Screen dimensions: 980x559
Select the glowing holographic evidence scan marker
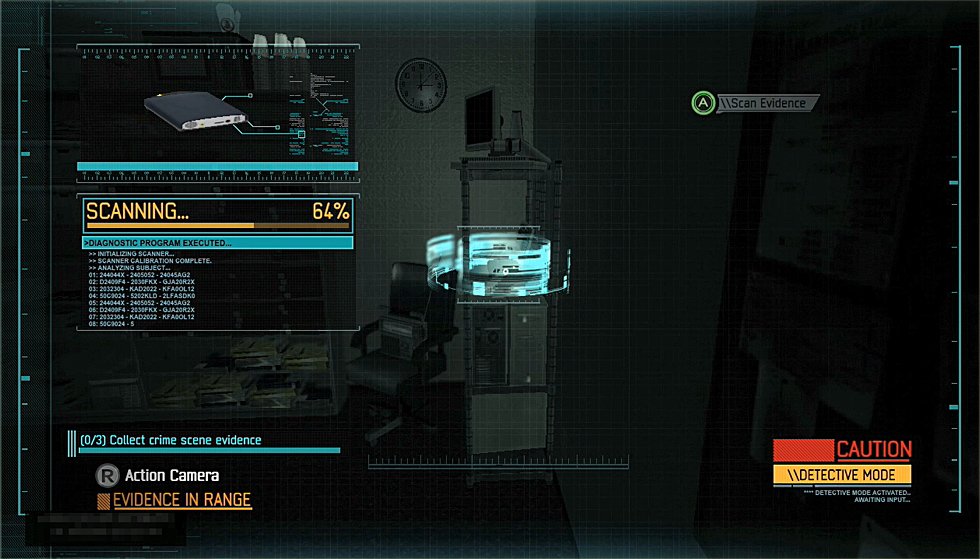pos(488,262)
